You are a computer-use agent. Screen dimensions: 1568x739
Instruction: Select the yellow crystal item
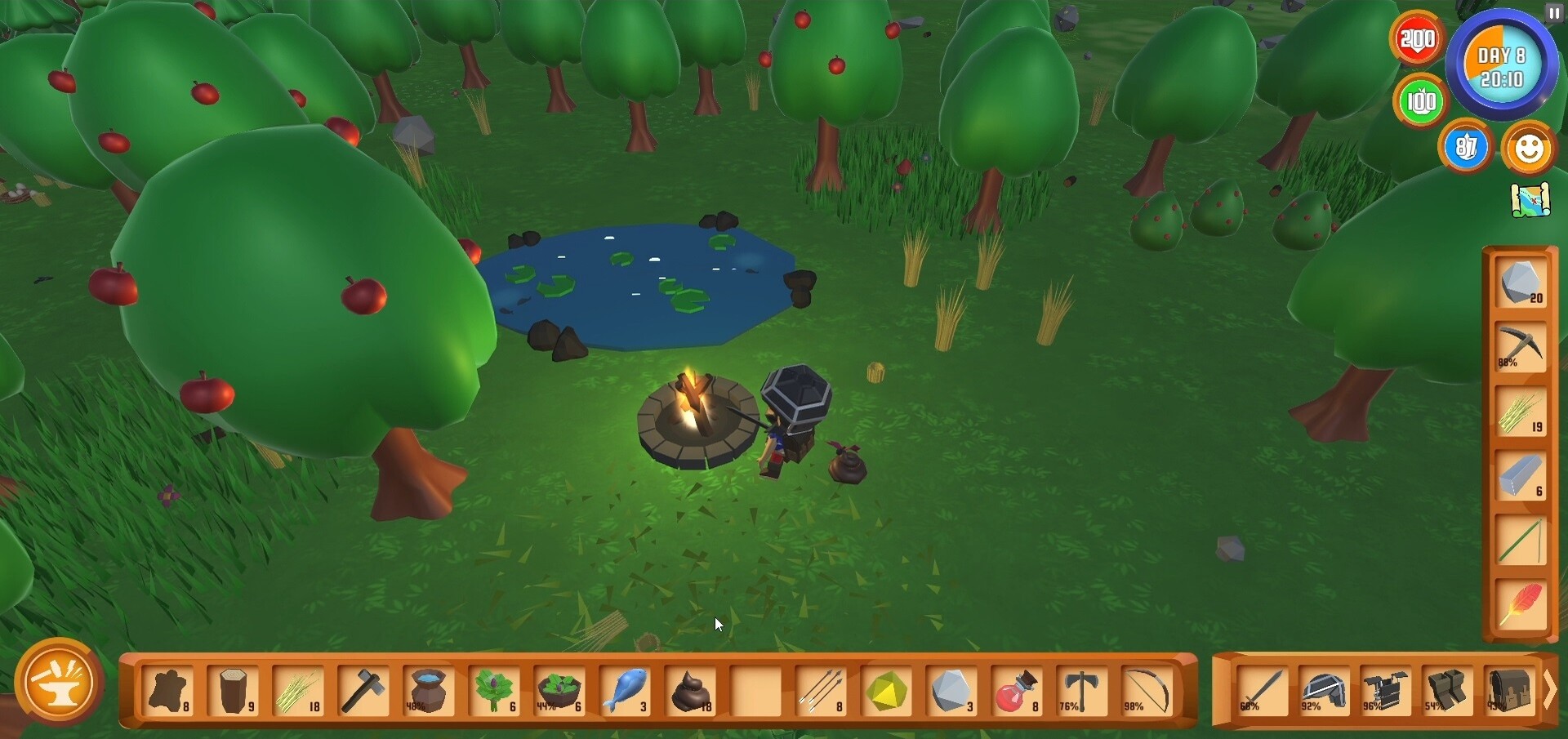pos(887,691)
